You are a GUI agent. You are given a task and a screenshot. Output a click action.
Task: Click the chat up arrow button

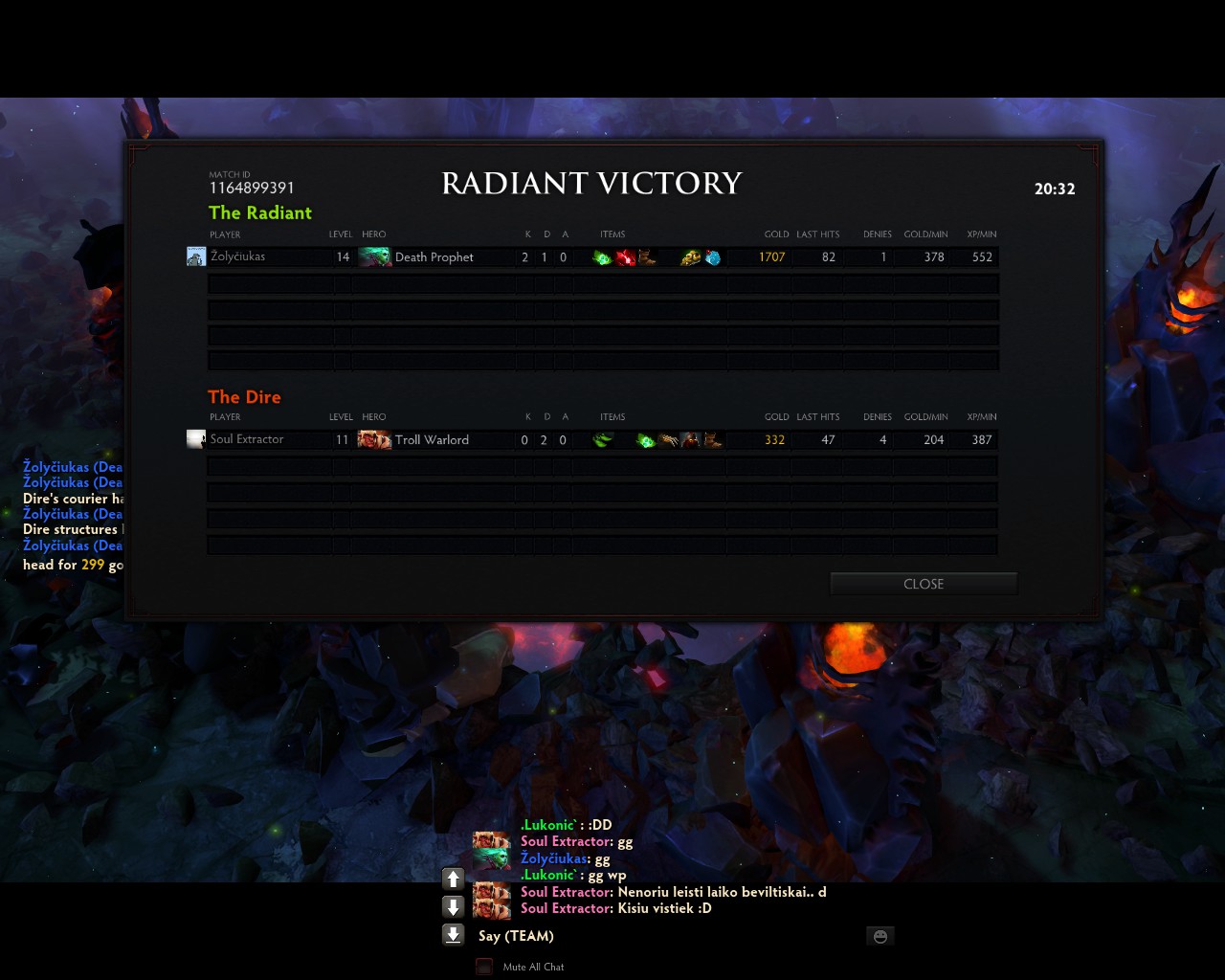point(454,879)
